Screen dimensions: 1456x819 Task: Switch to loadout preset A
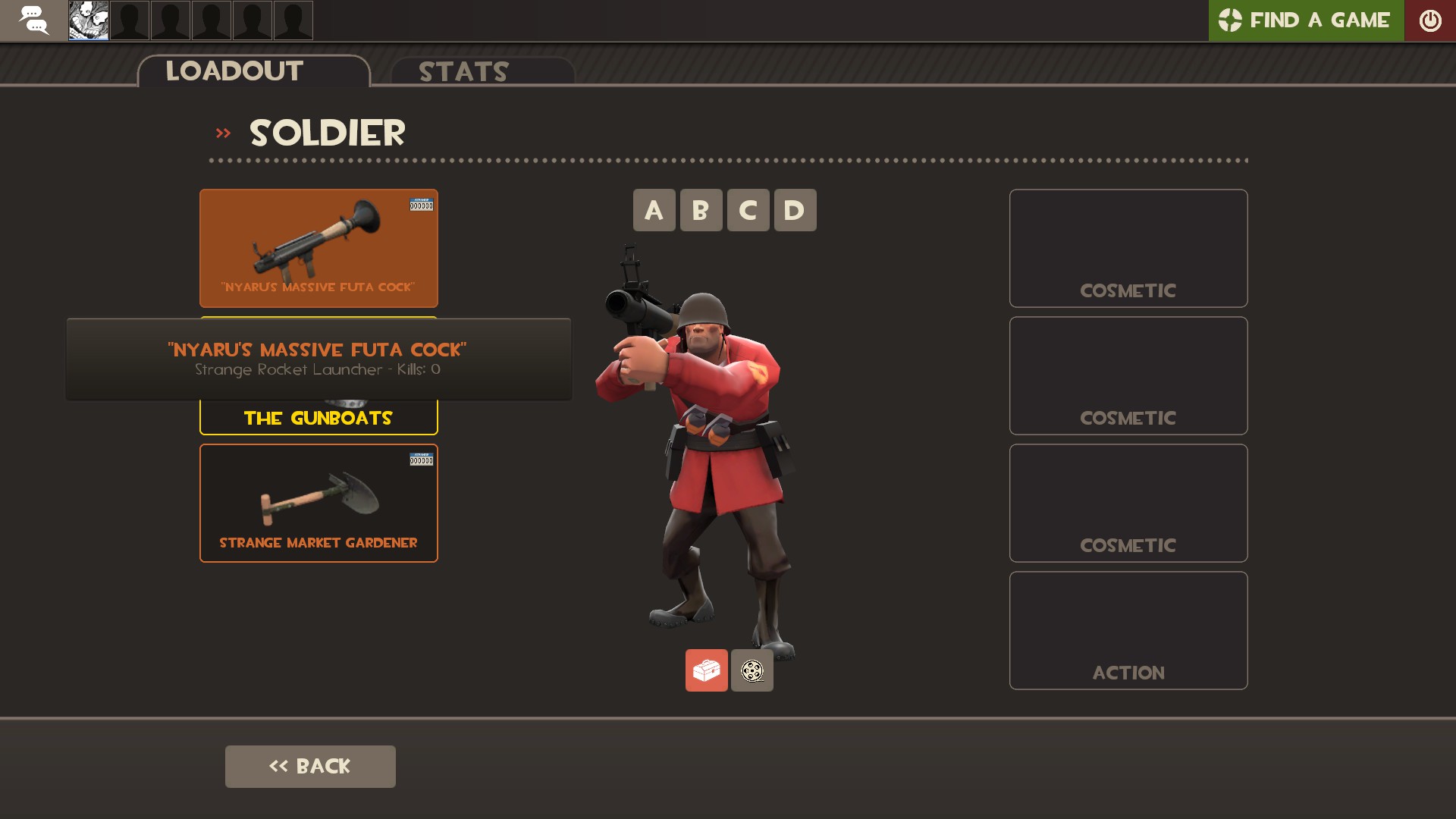pos(654,210)
